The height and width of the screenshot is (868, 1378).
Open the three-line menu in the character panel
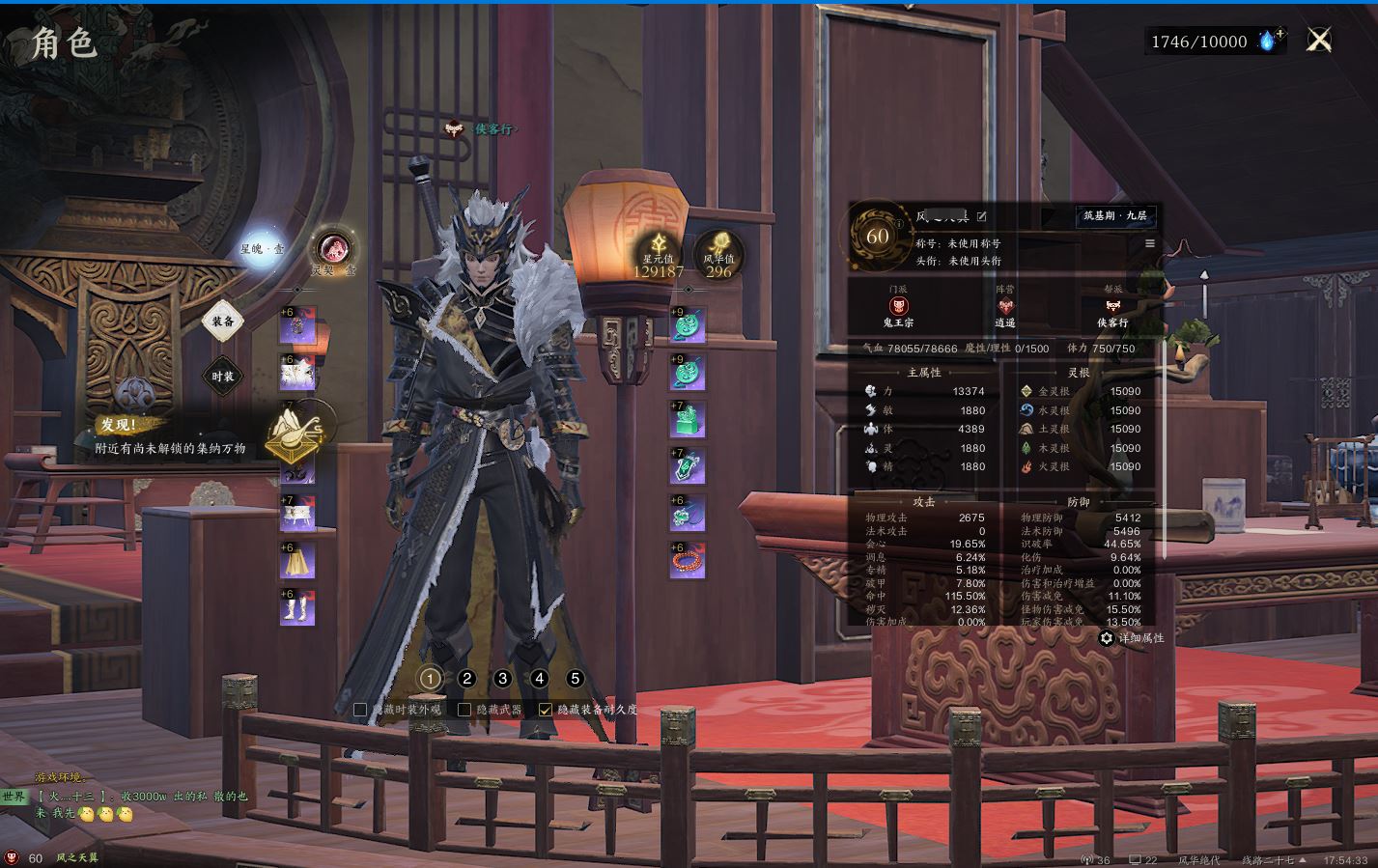[1150, 243]
